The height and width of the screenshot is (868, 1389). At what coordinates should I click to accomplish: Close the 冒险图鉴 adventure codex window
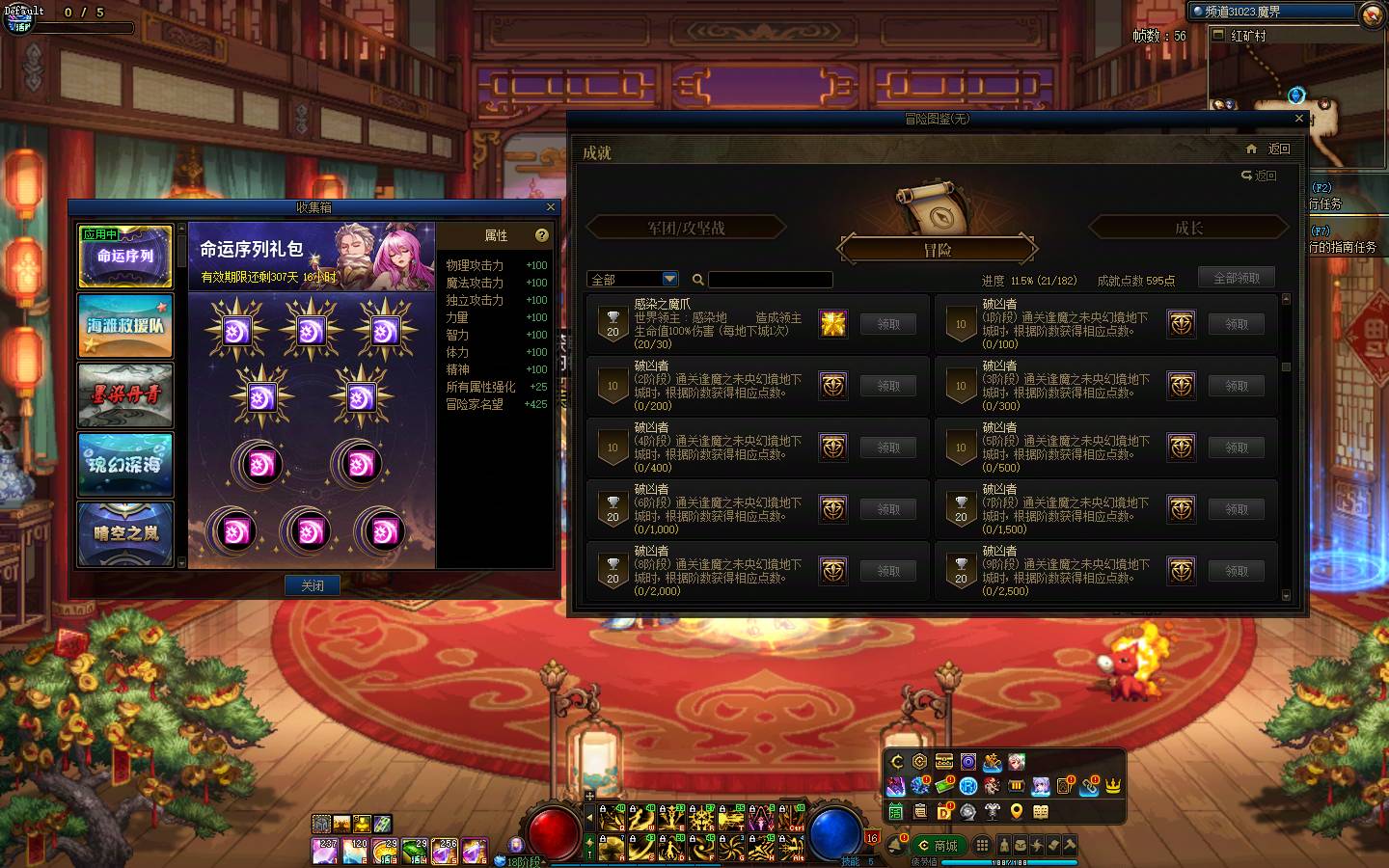1299,119
